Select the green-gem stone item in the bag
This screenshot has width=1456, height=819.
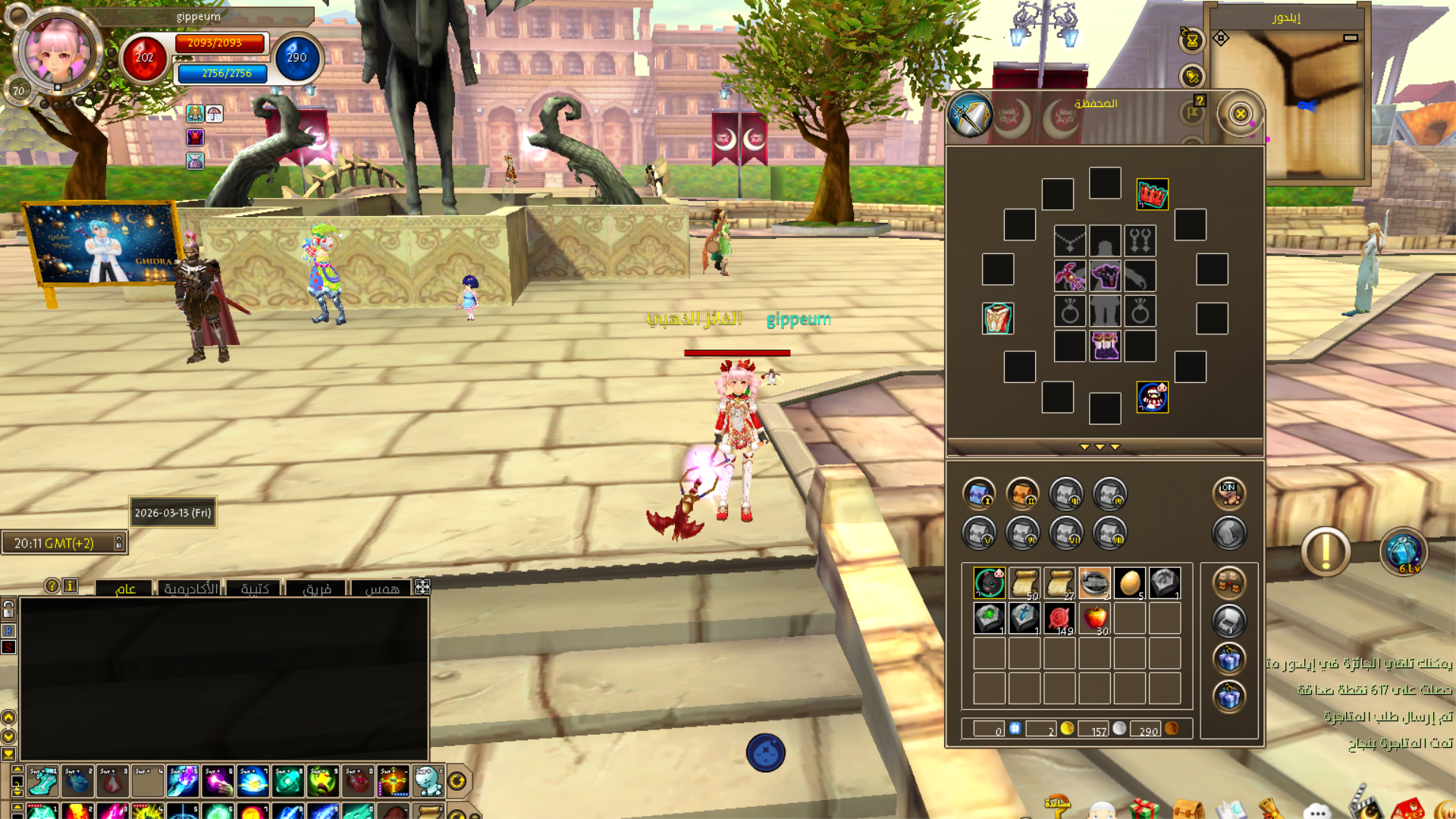click(989, 619)
